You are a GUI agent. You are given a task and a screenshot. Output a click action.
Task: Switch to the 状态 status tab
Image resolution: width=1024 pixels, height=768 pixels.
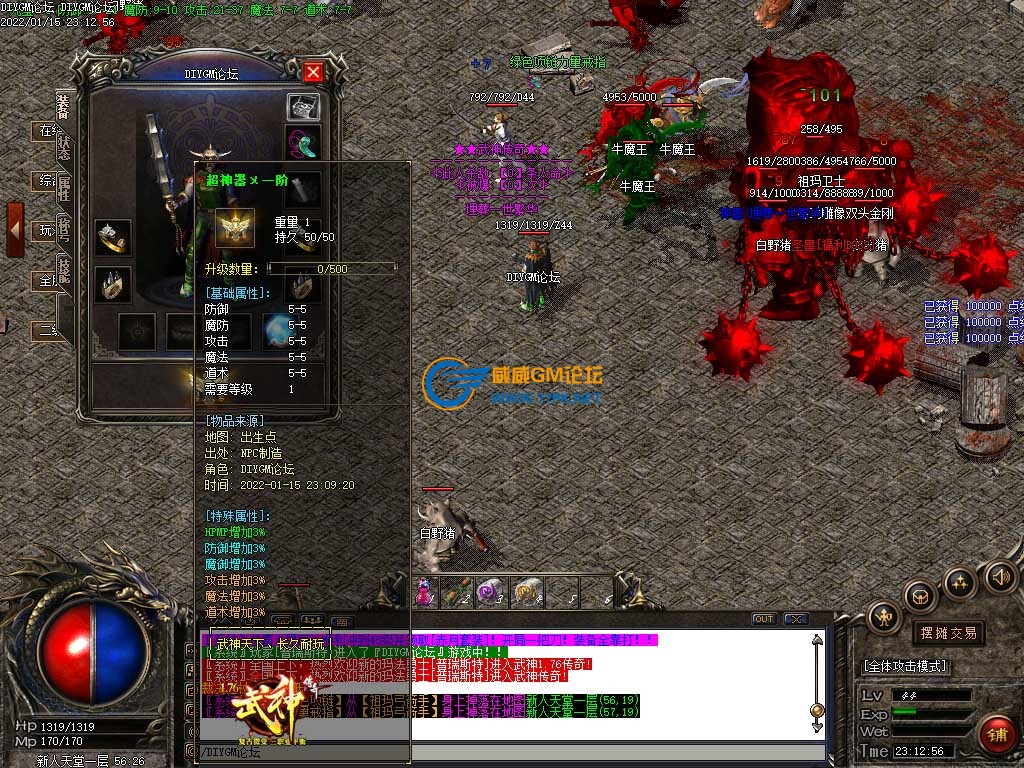pyautogui.click(x=64, y=146)
